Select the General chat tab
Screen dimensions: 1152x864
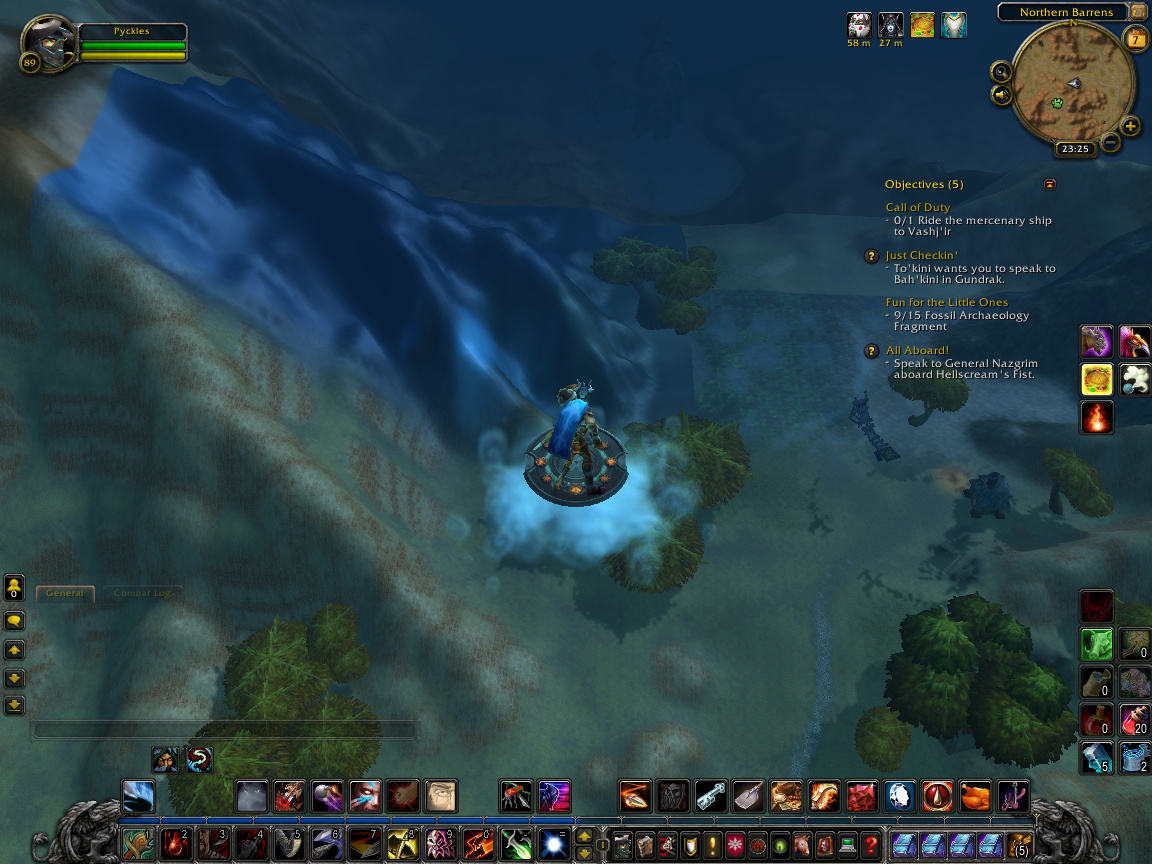(x=65, y=593)
